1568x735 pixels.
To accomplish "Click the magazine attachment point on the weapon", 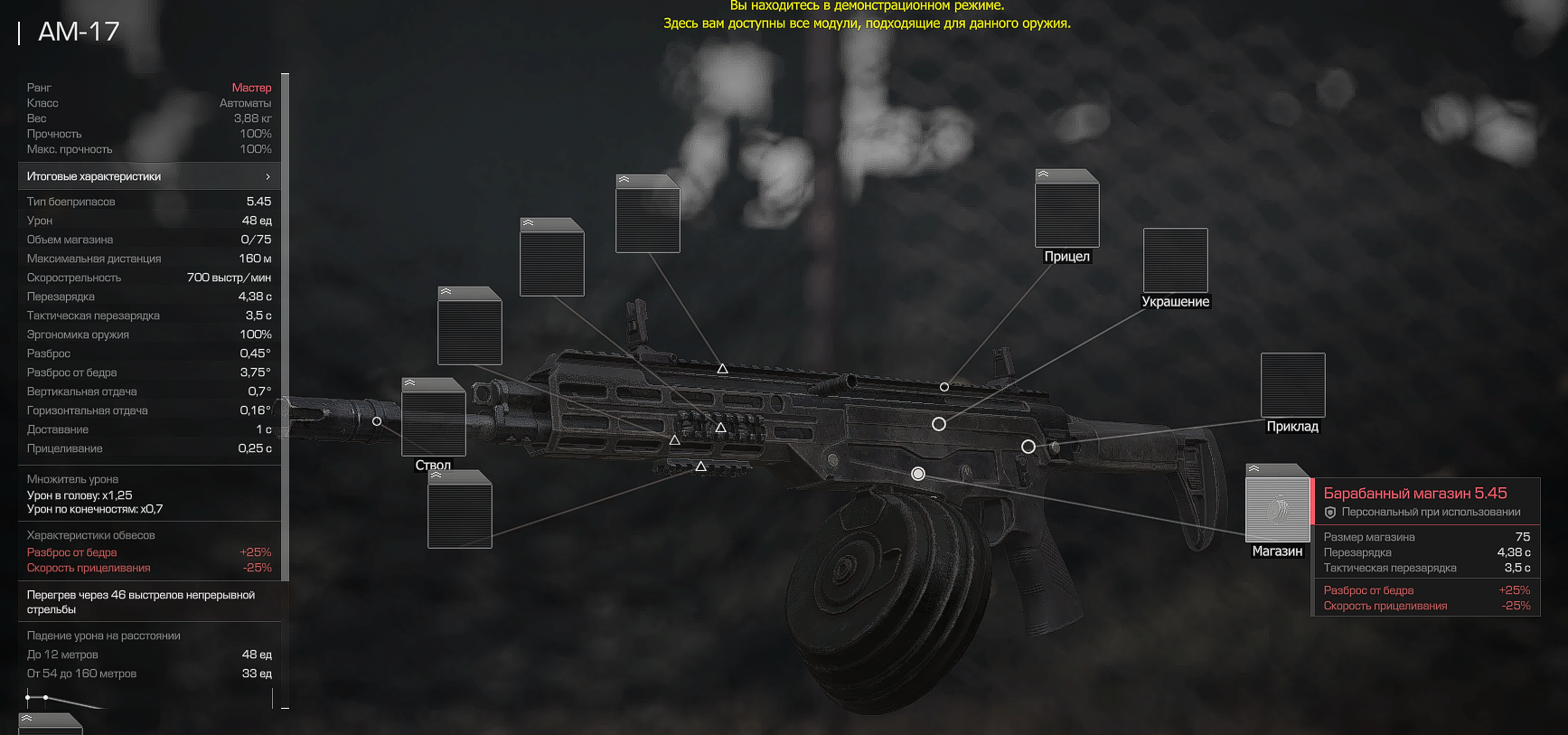I will [x=918, y=474].
